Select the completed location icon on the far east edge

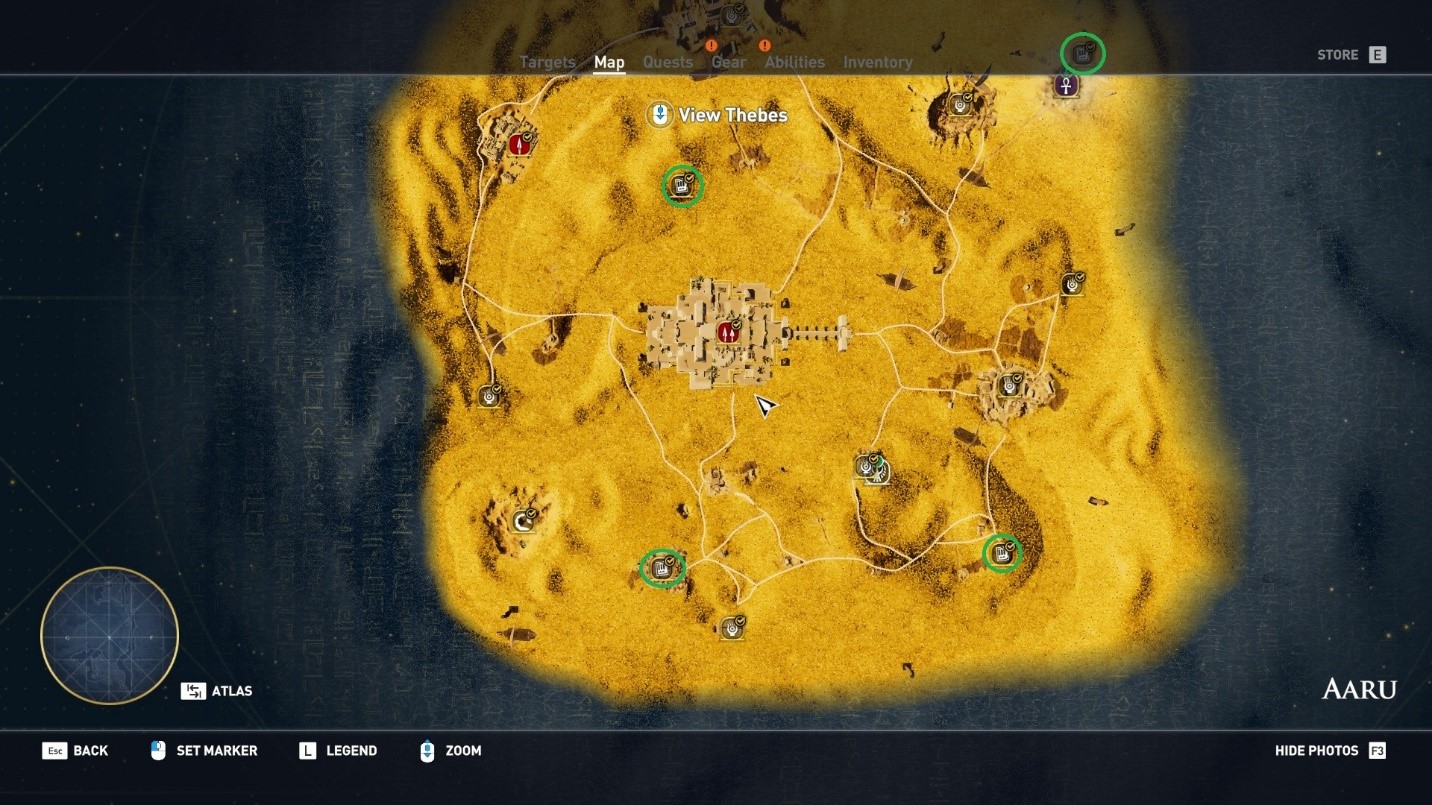point(1072,282)
